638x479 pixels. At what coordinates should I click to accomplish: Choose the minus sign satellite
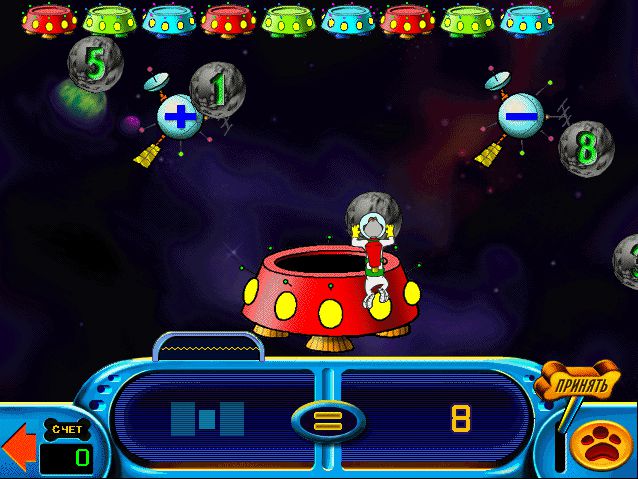pyautogui.click(x=520, y=115)
